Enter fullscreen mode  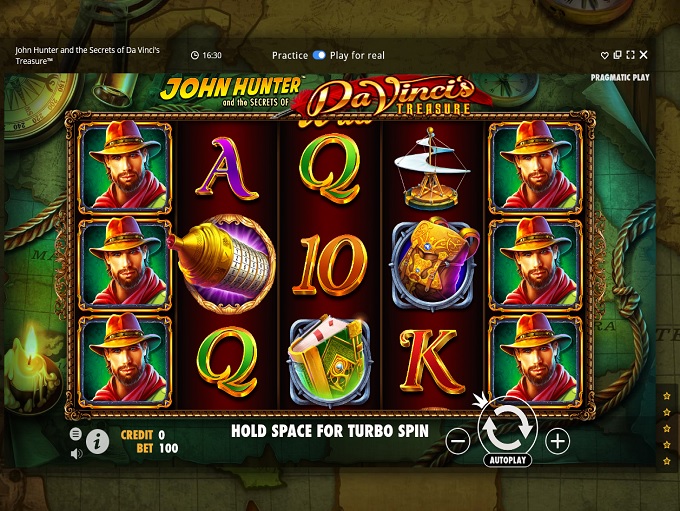tap(630, 55)
